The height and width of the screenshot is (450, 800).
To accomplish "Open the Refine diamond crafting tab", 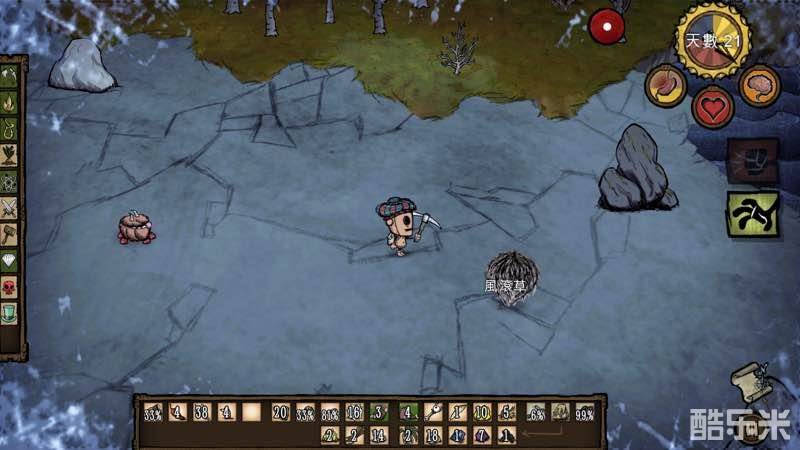I will pyautogui.click(x=12, y=262).
